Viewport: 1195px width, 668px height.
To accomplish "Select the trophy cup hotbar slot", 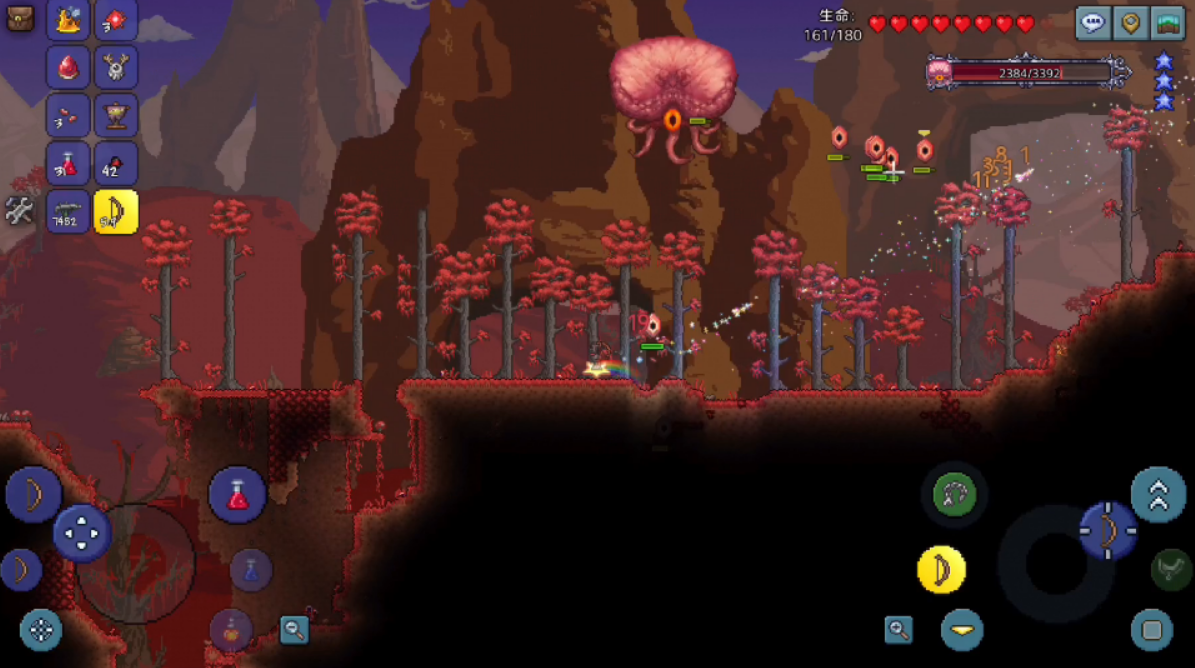I will coord(116,115).
